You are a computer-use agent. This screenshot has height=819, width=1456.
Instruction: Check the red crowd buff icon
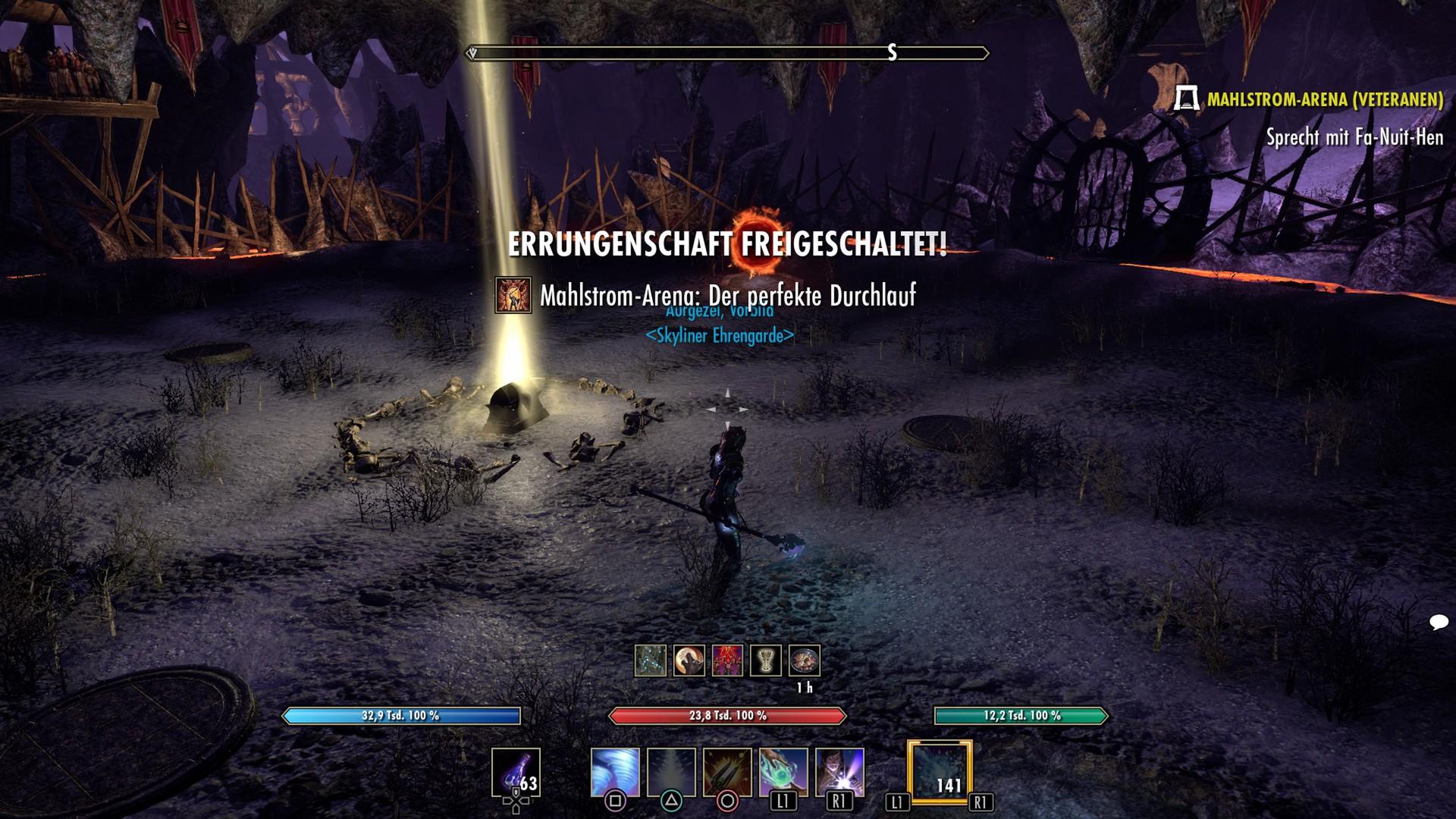[x=728, y=661]
